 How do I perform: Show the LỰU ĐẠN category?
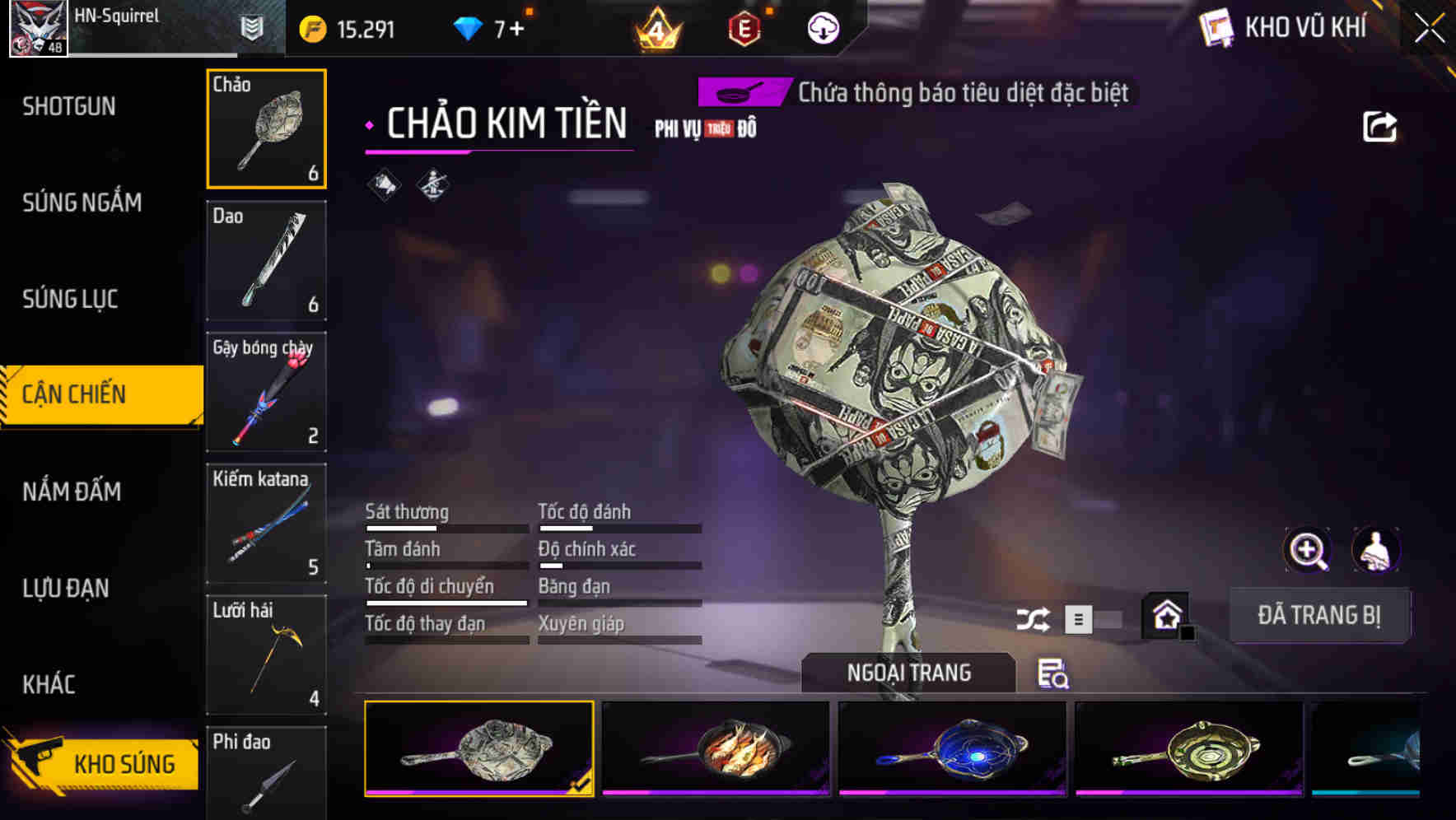66,588
